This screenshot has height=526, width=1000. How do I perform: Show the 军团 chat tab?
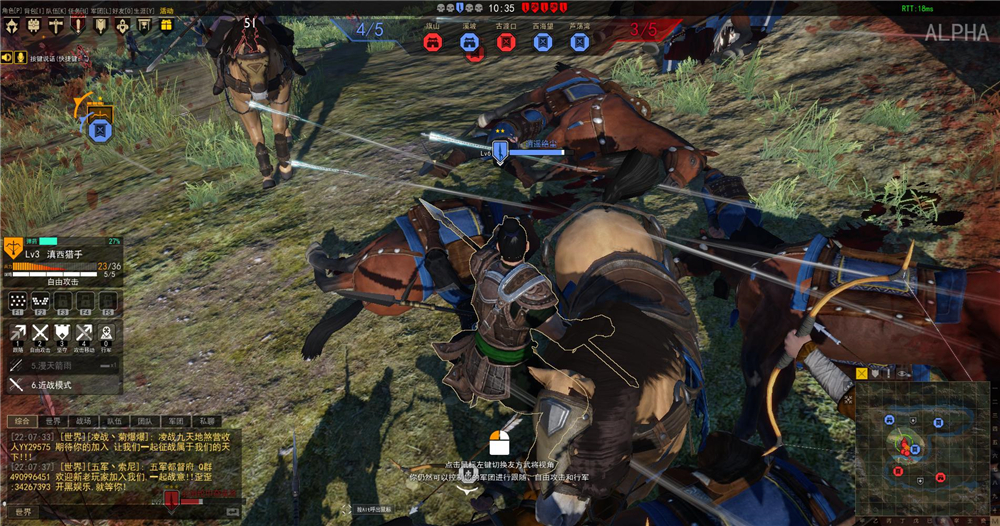pyautogui.click(x=175, y=421)
